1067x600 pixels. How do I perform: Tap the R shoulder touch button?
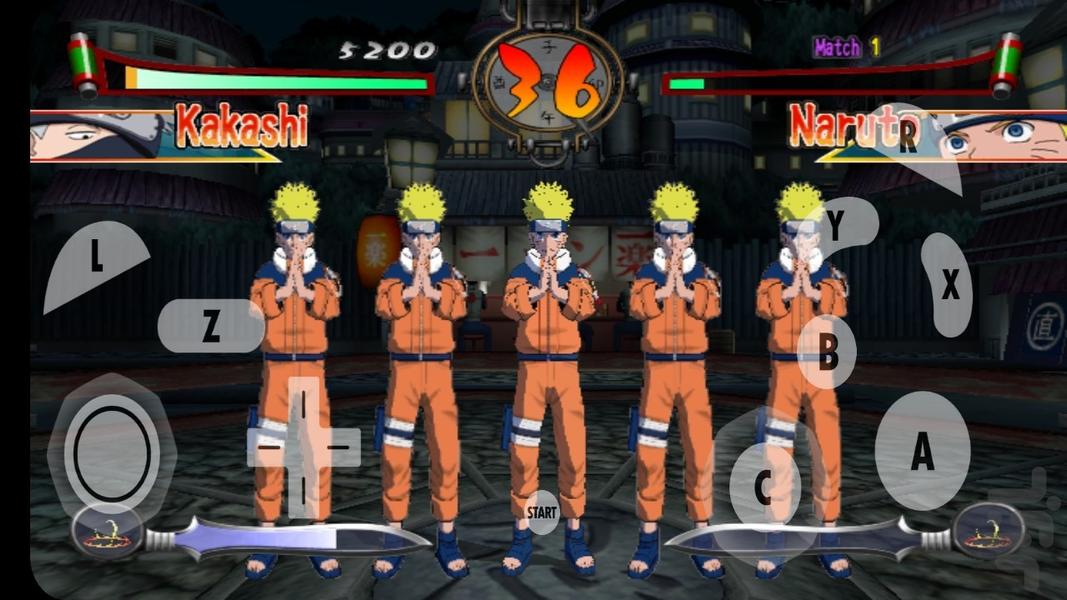(x=908, y=138)
